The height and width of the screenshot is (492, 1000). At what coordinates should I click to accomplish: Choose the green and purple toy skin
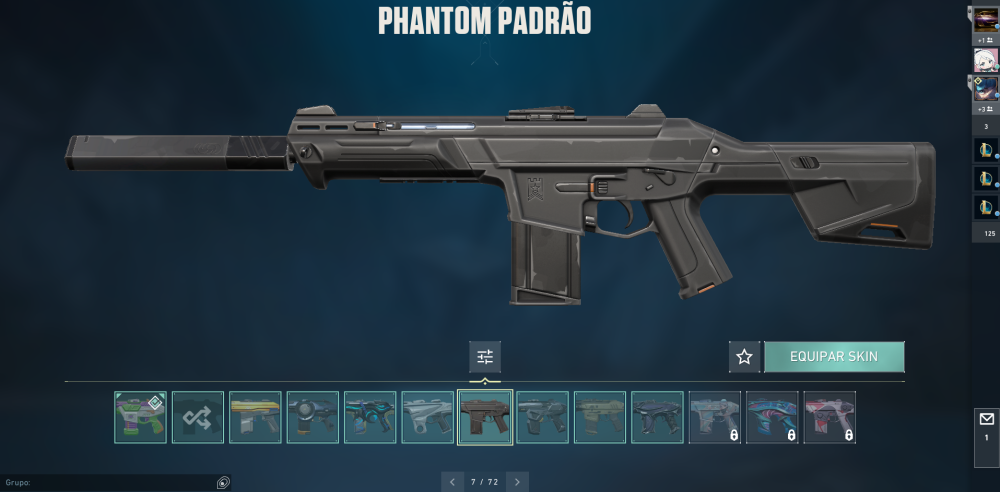point(140,417)
